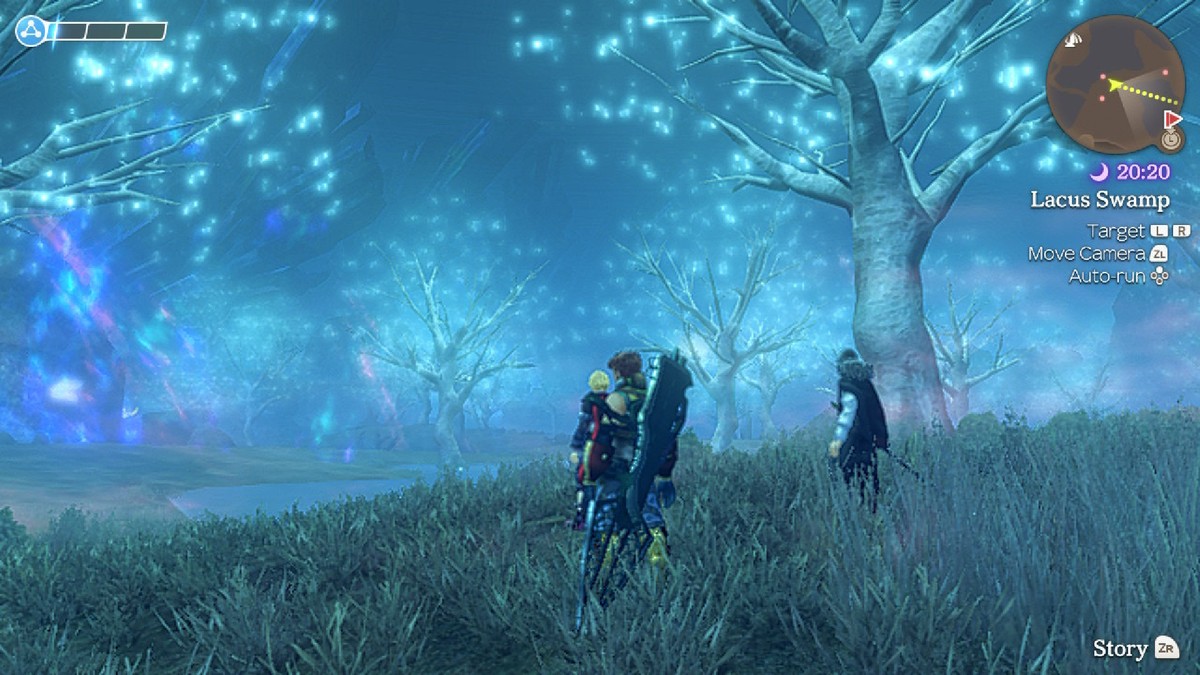Select the red flag quest marker
This screenshot has width=1200, height=675.
point(1173,119)
